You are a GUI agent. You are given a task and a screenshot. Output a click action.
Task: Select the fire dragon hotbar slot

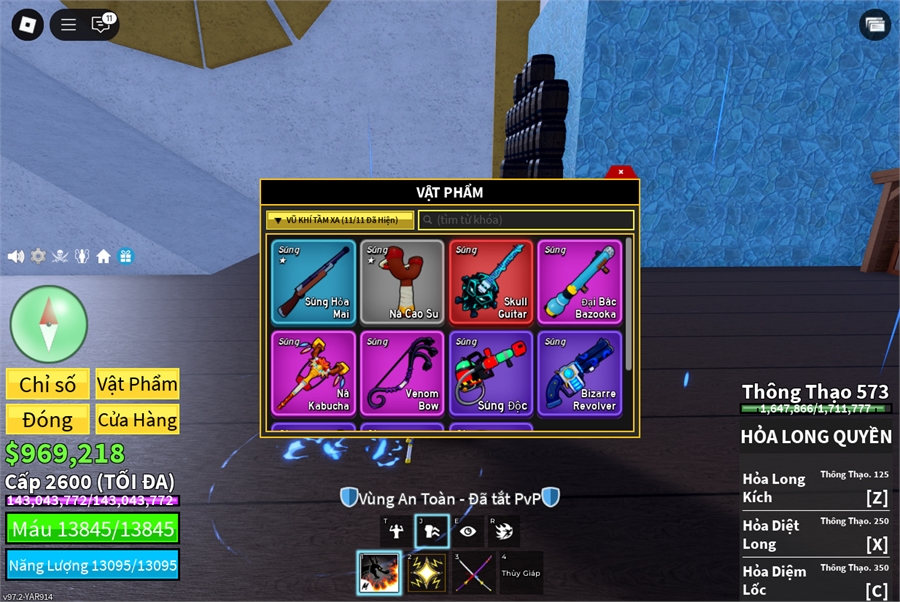(x=379, y=573)
